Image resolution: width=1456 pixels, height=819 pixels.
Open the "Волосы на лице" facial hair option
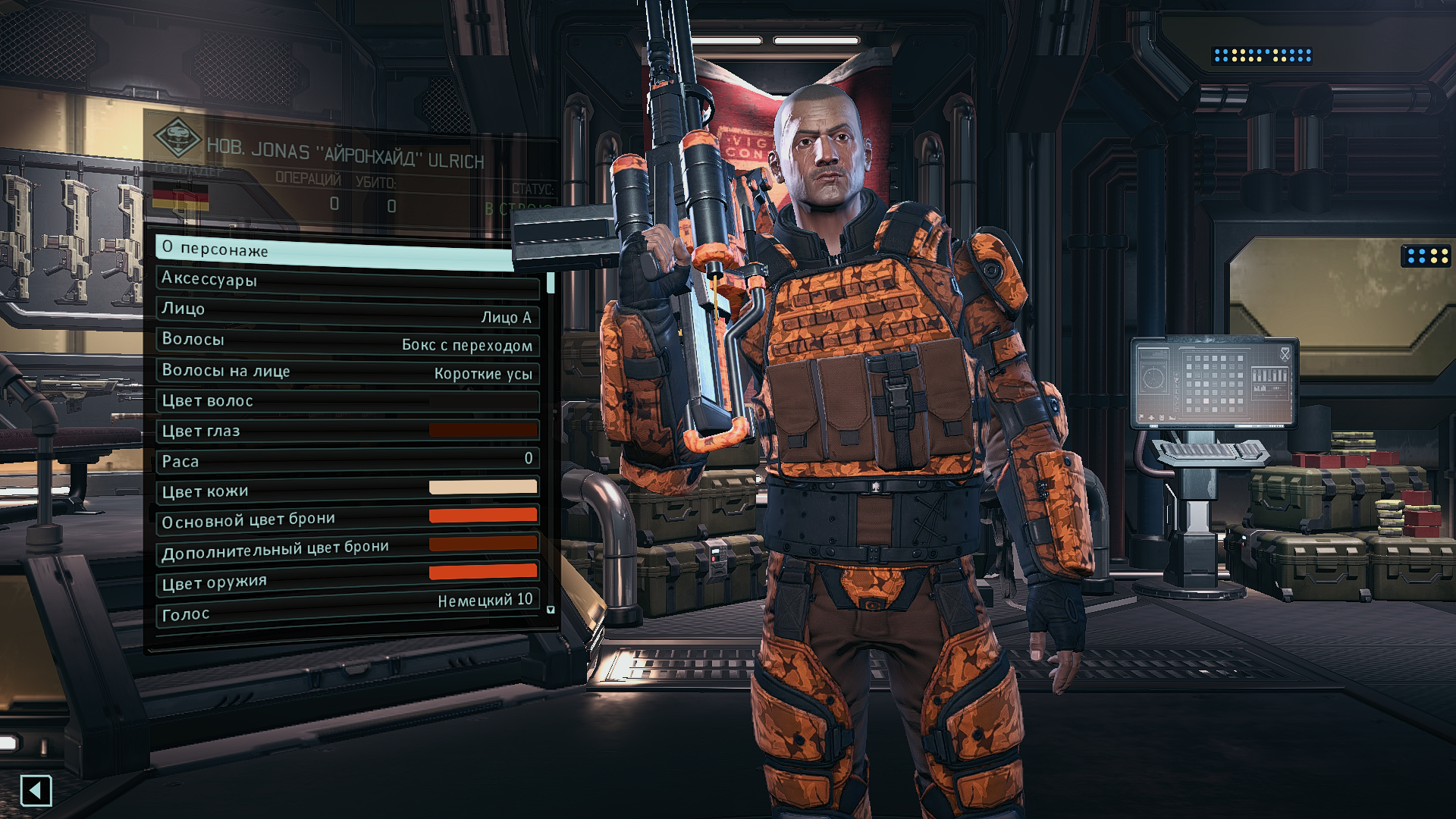coord(347,372)
